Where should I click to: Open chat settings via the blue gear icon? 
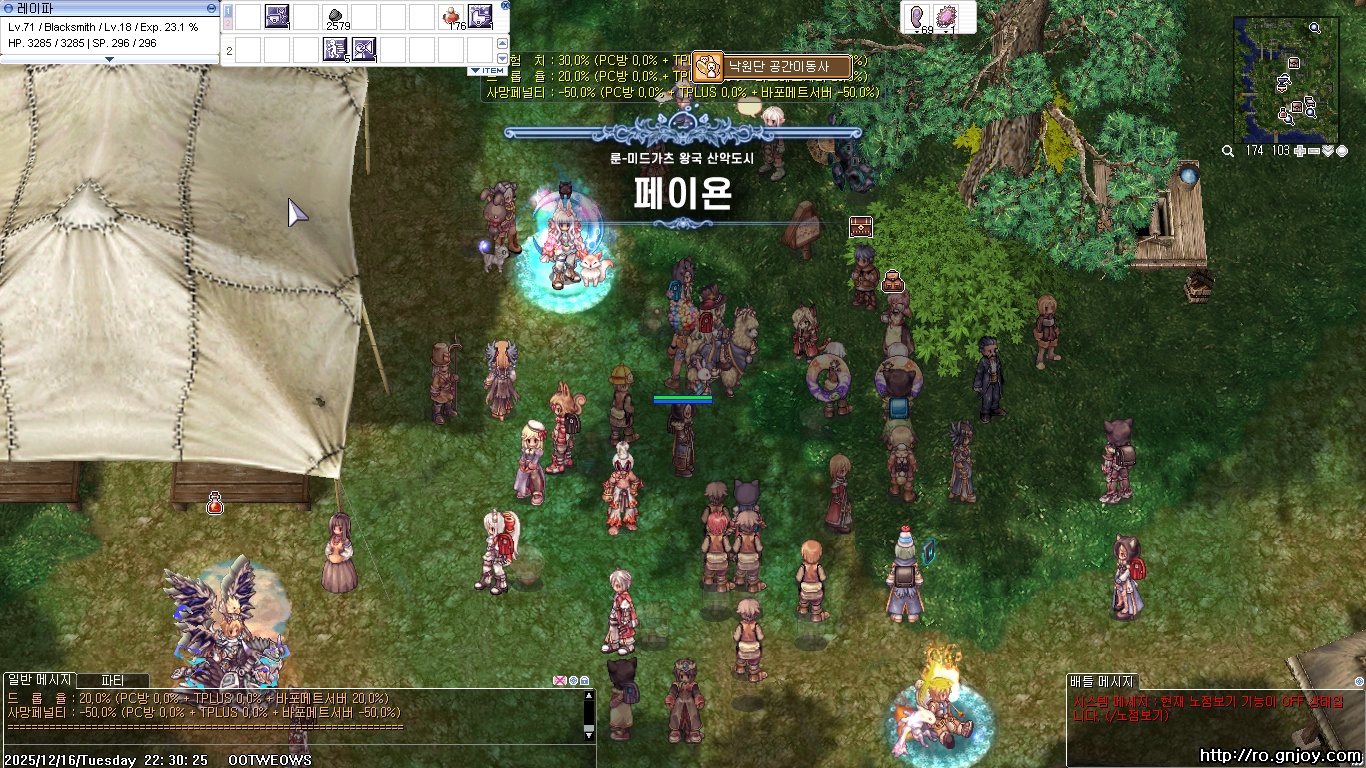click(x=573, y=681)
